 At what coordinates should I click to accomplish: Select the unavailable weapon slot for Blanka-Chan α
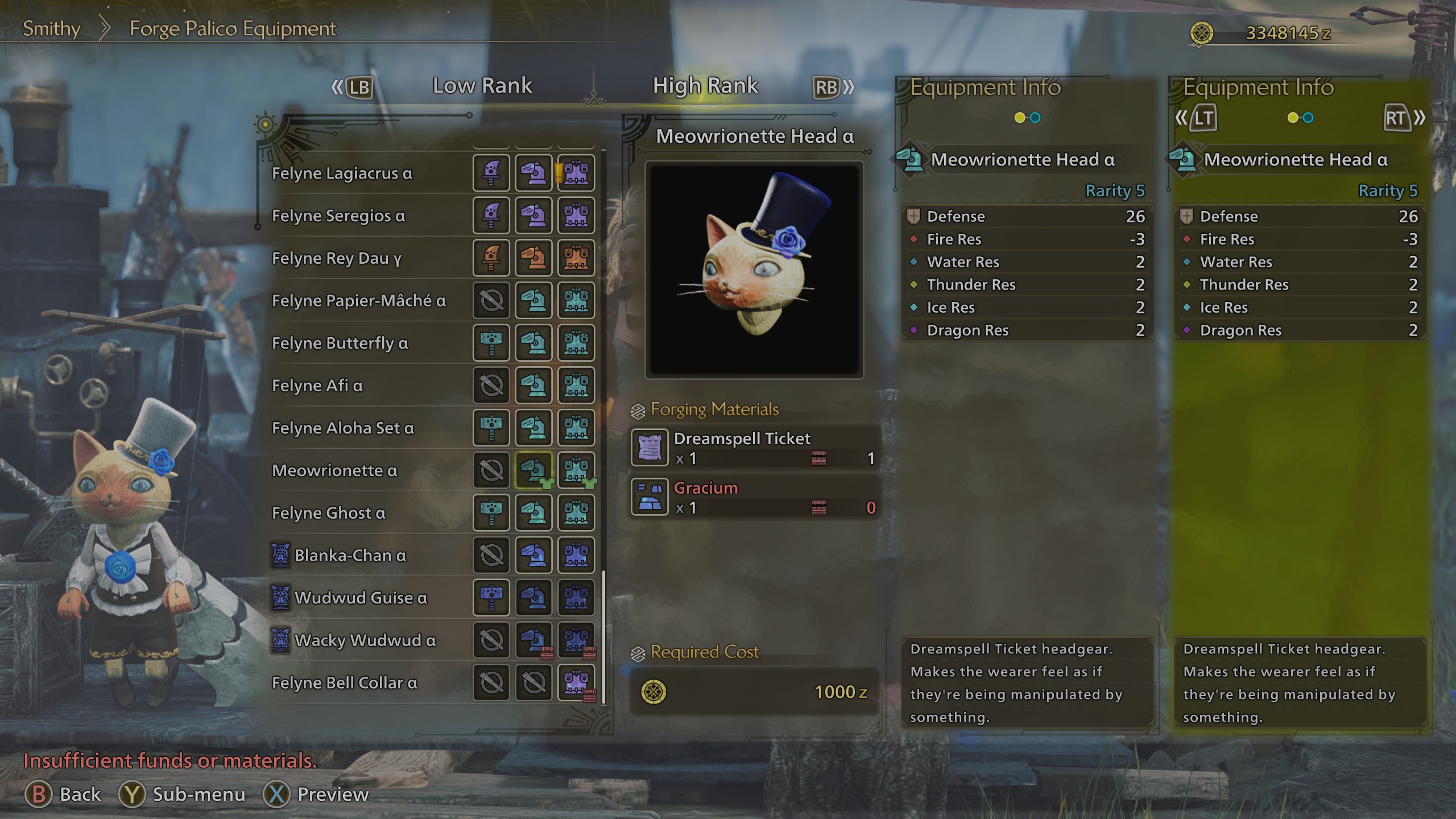point(491,555)
